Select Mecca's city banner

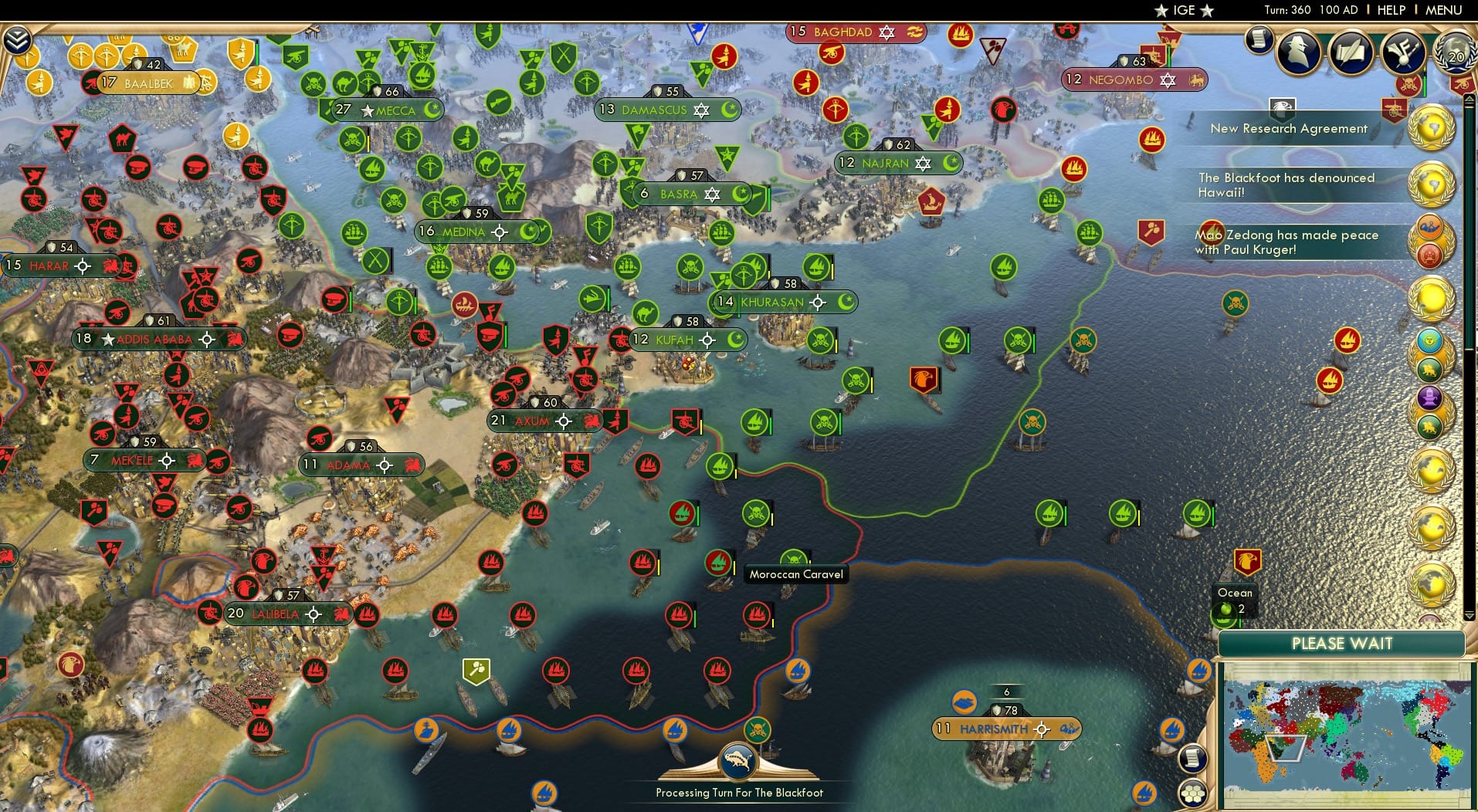384,110
